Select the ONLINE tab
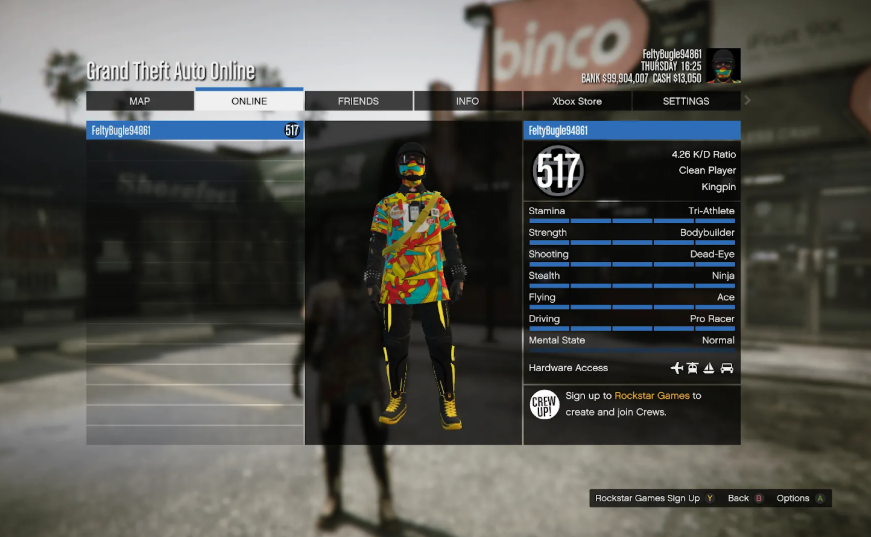 point(249,101)
